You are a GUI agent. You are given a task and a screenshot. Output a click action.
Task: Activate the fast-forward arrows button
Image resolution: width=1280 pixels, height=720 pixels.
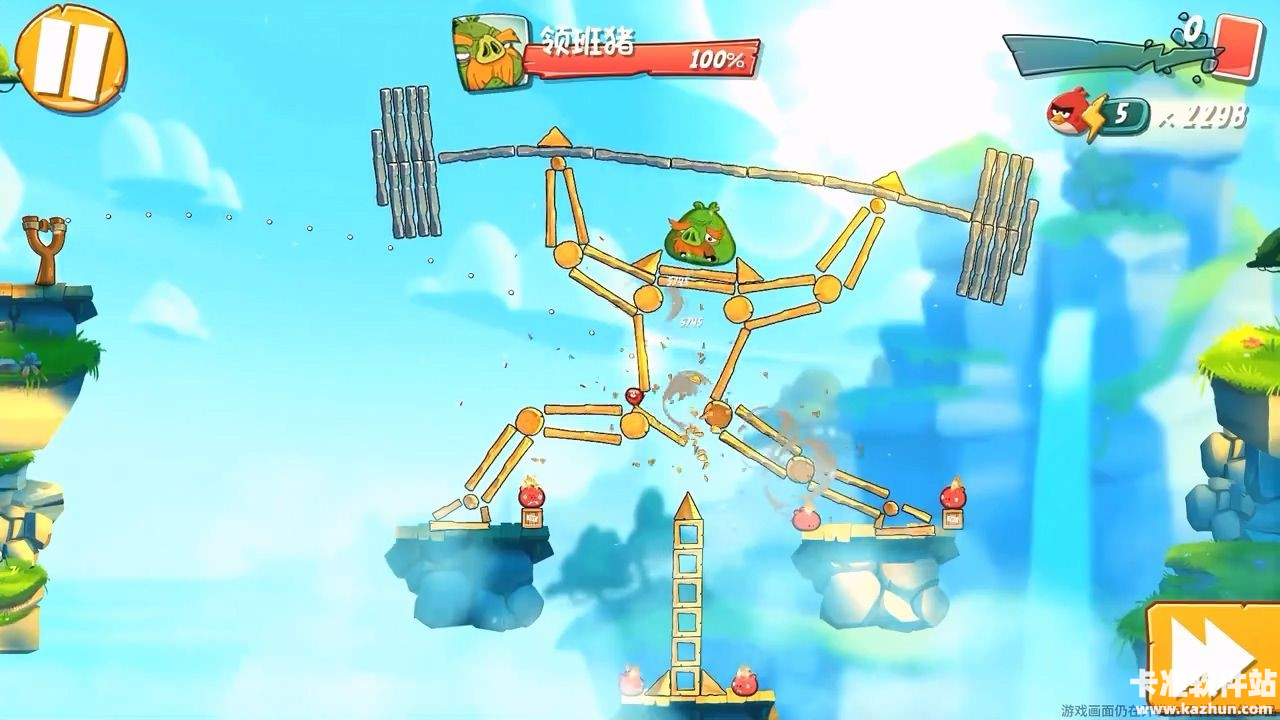(1212, 659)
